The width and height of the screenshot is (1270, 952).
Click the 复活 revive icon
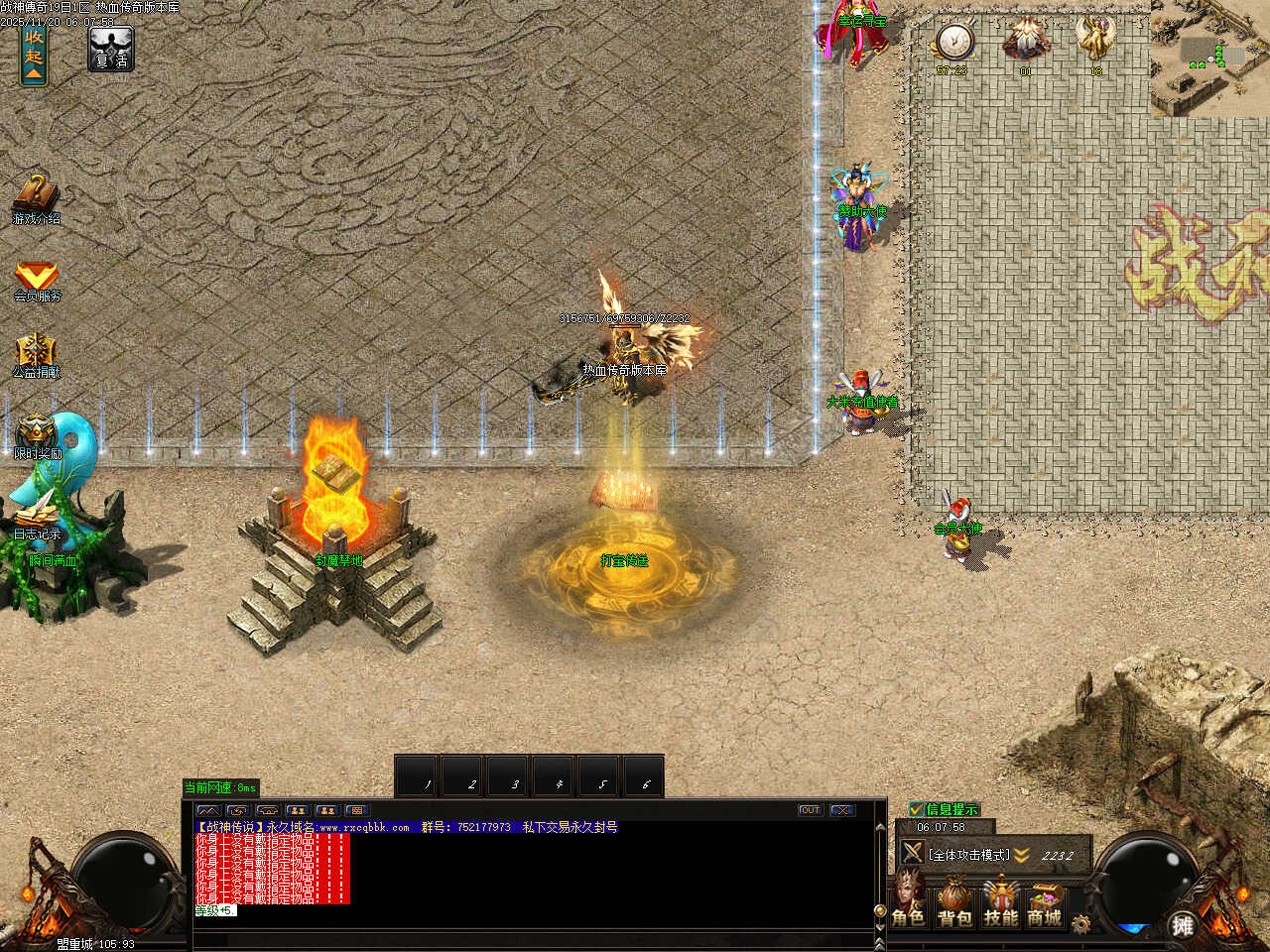(110, 49)
